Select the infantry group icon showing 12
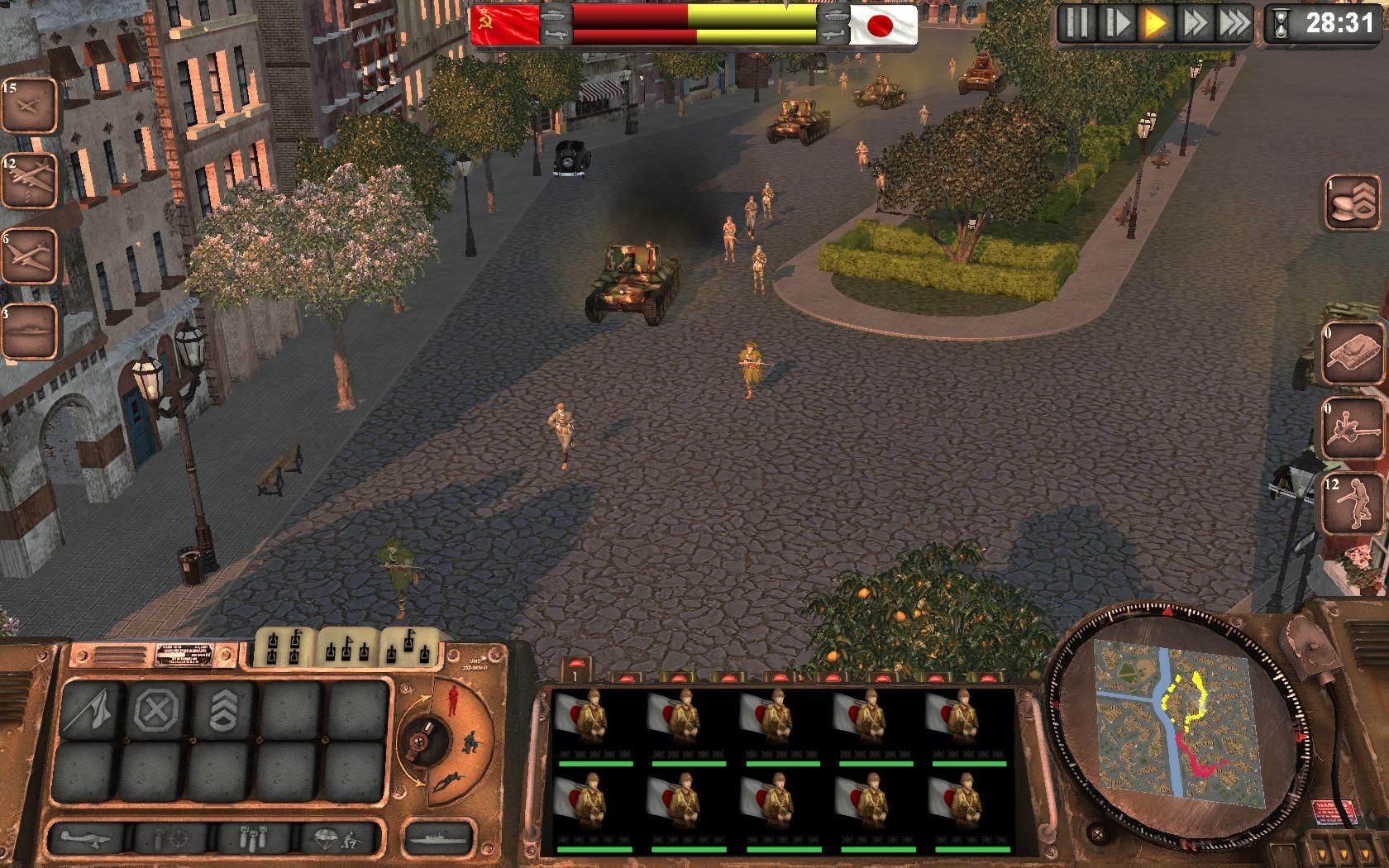Image resolution: width=1389 pixels, height=868 pixels. [1353, 503]
